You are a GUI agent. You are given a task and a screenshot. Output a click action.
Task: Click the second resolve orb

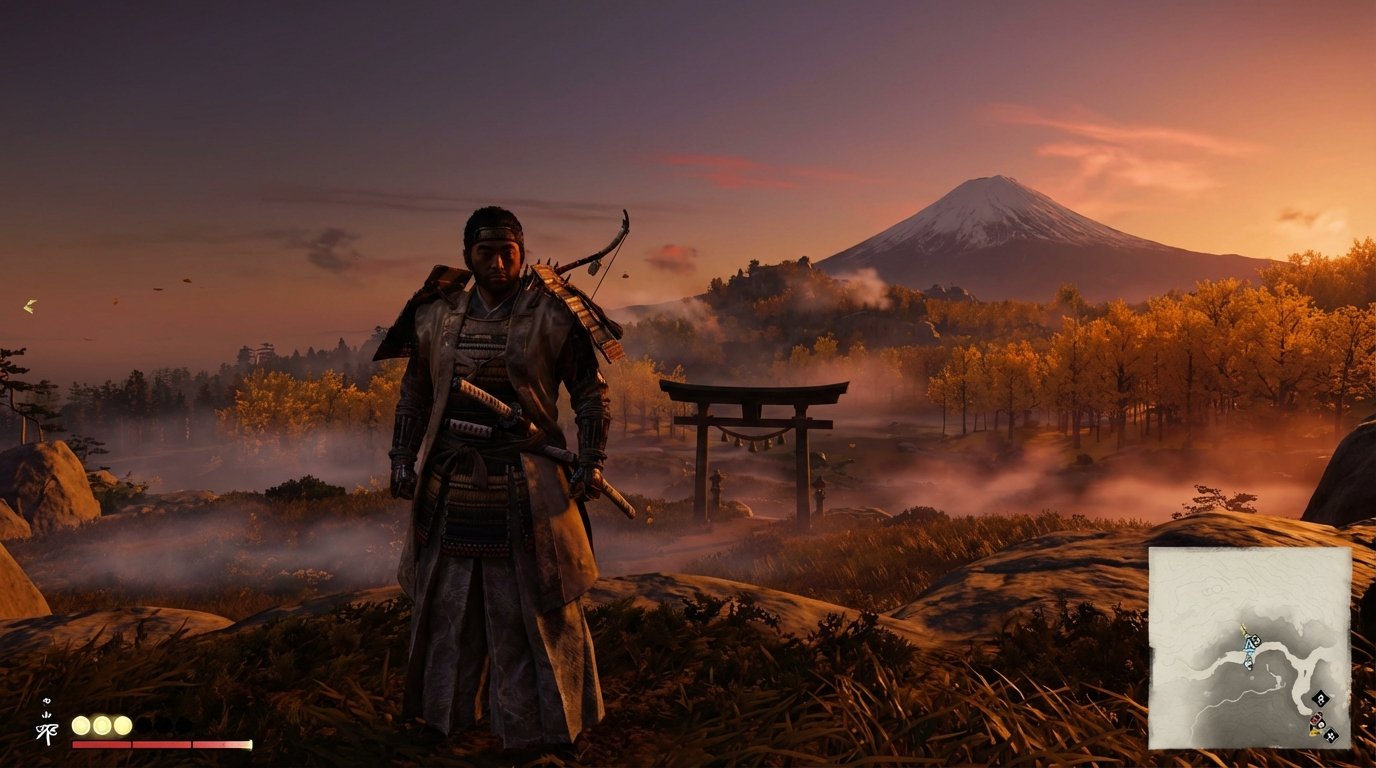[x=102, y=726]
